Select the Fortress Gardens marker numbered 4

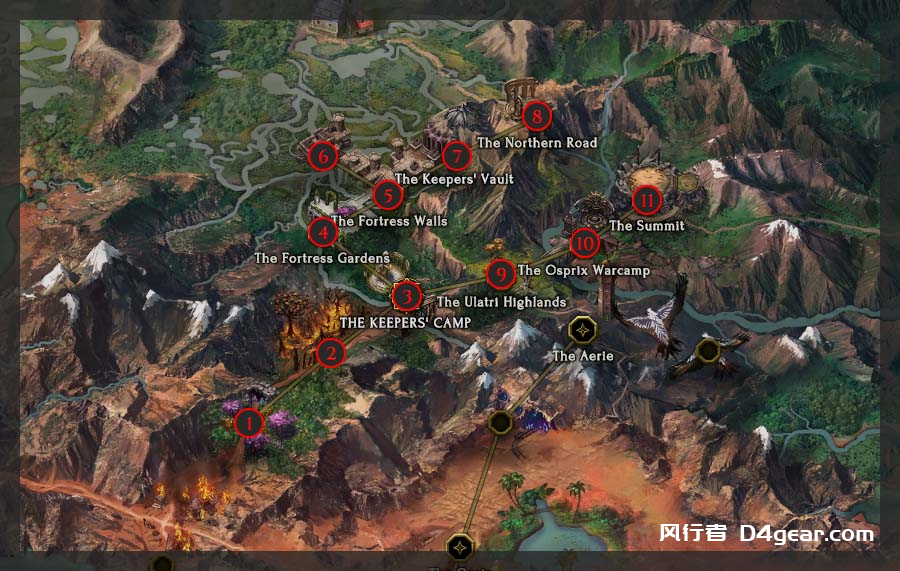pyautogui.click(x=322, y=232)
